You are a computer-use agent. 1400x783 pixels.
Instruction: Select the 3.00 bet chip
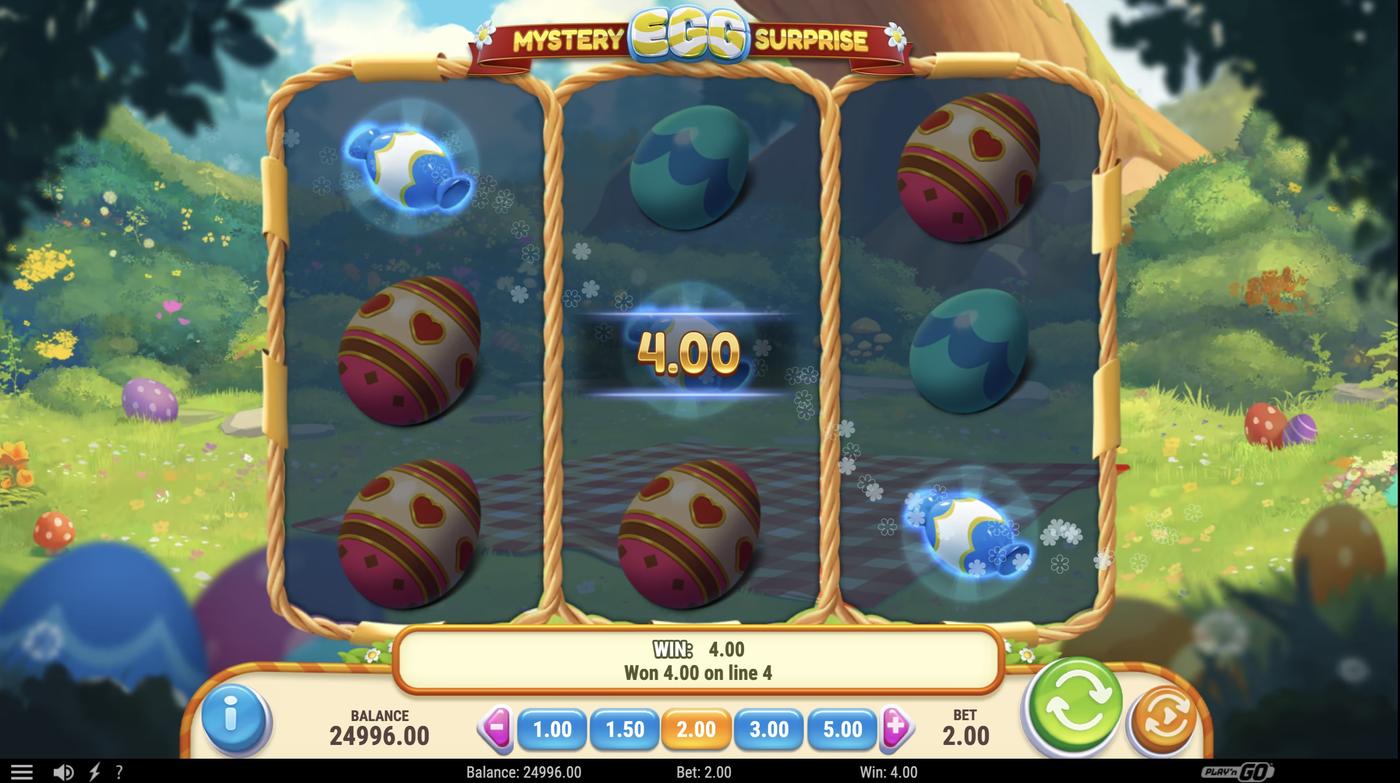(769, 730)
